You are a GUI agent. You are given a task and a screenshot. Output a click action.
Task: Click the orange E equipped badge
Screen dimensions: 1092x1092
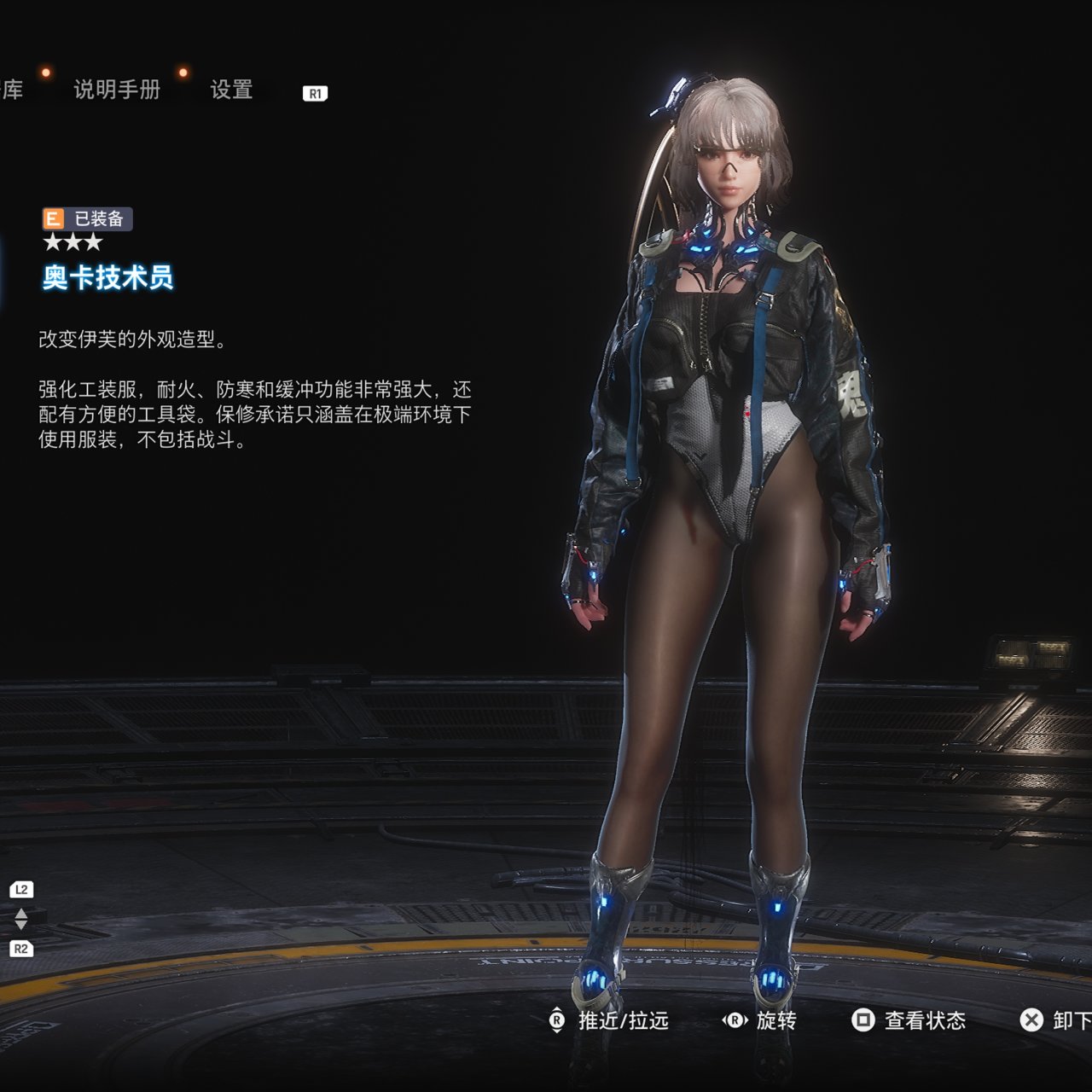point(54,218)
